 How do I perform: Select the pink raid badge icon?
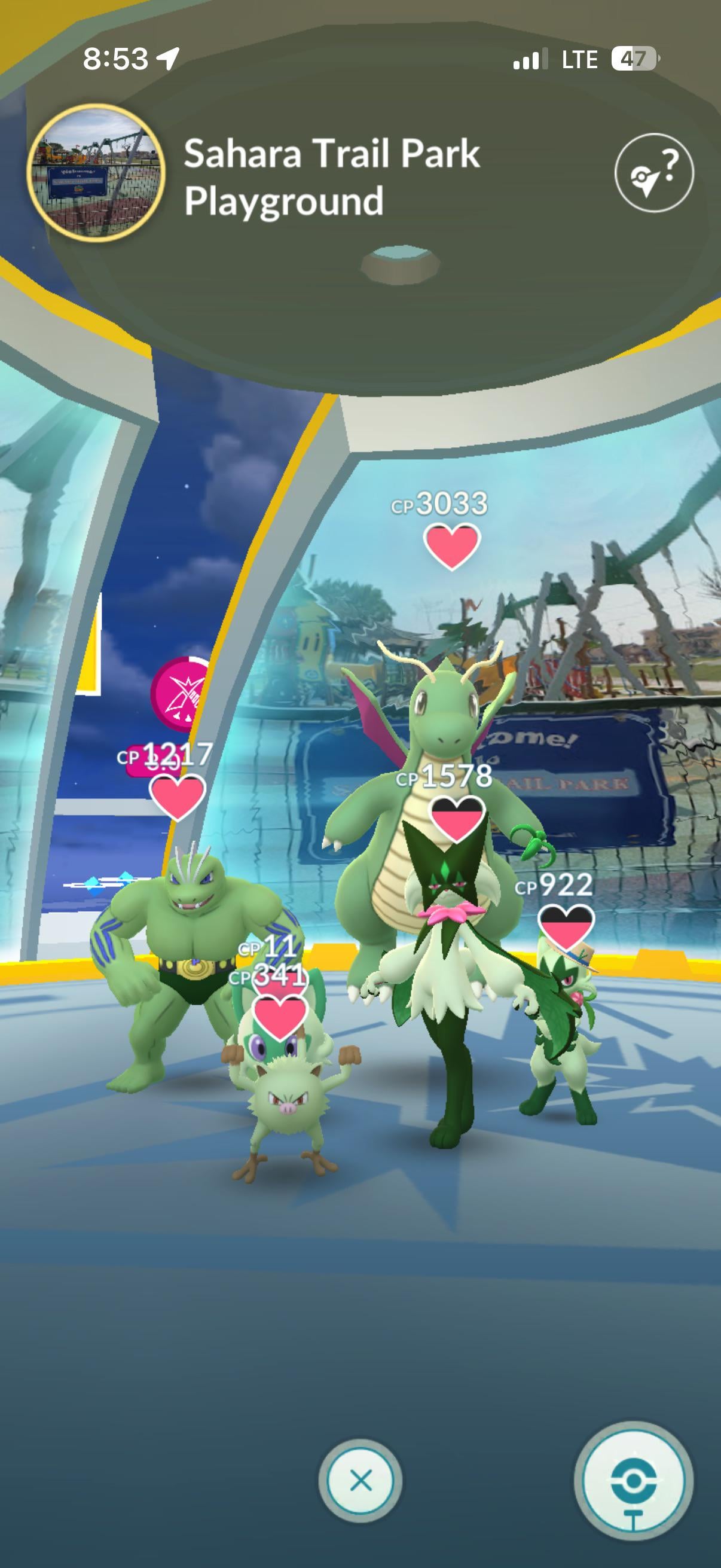coord(181,694)
